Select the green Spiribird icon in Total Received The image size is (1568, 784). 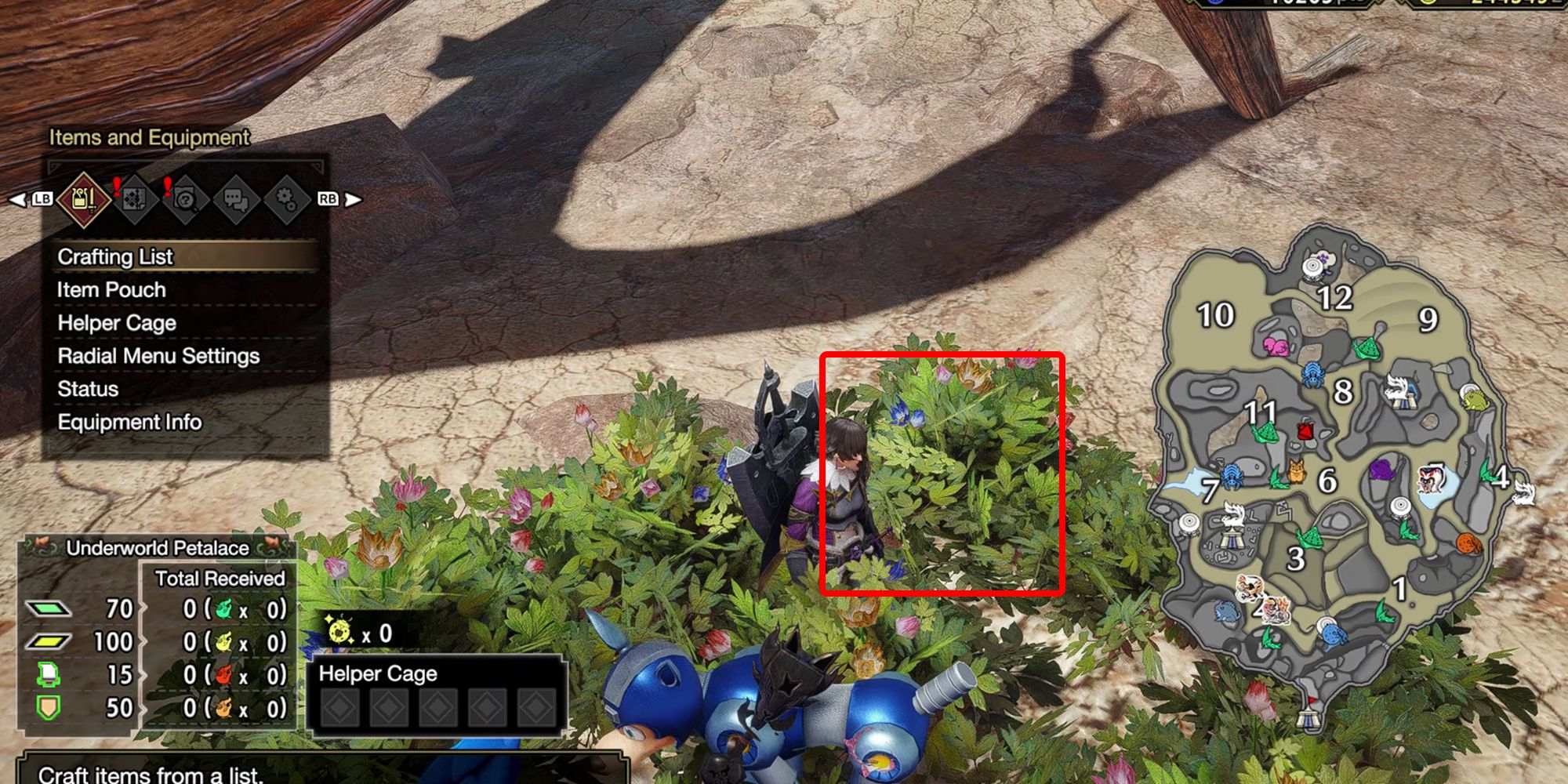point(223,608)
